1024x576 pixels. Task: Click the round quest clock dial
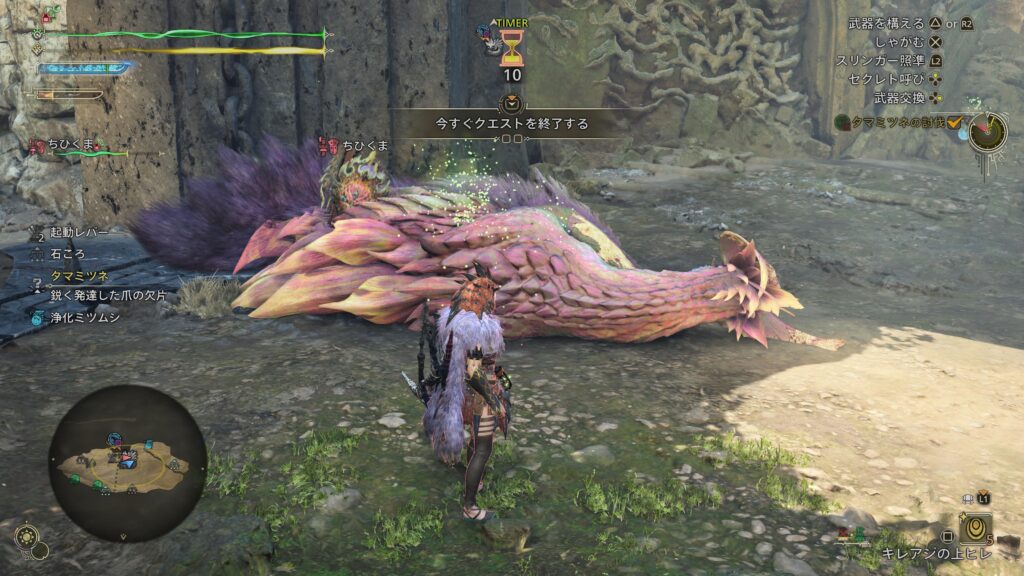pyautogui.click(x=987, y=131)
